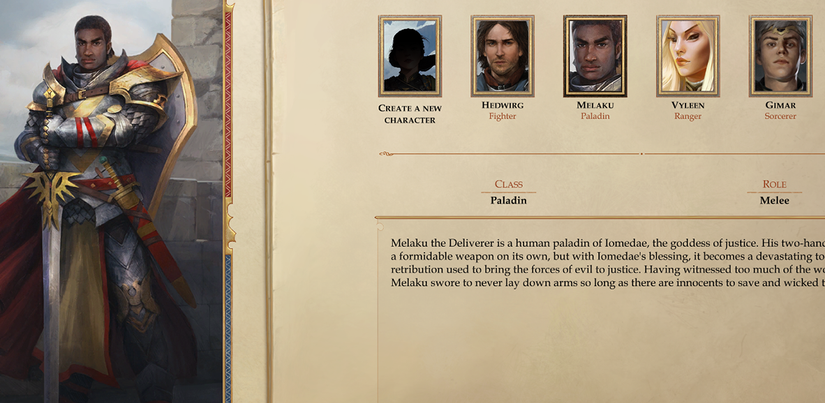Viewport: 825px width, 403px height.
Task: Choose Gimar the Sorcerer portrait
Action: 780,56
